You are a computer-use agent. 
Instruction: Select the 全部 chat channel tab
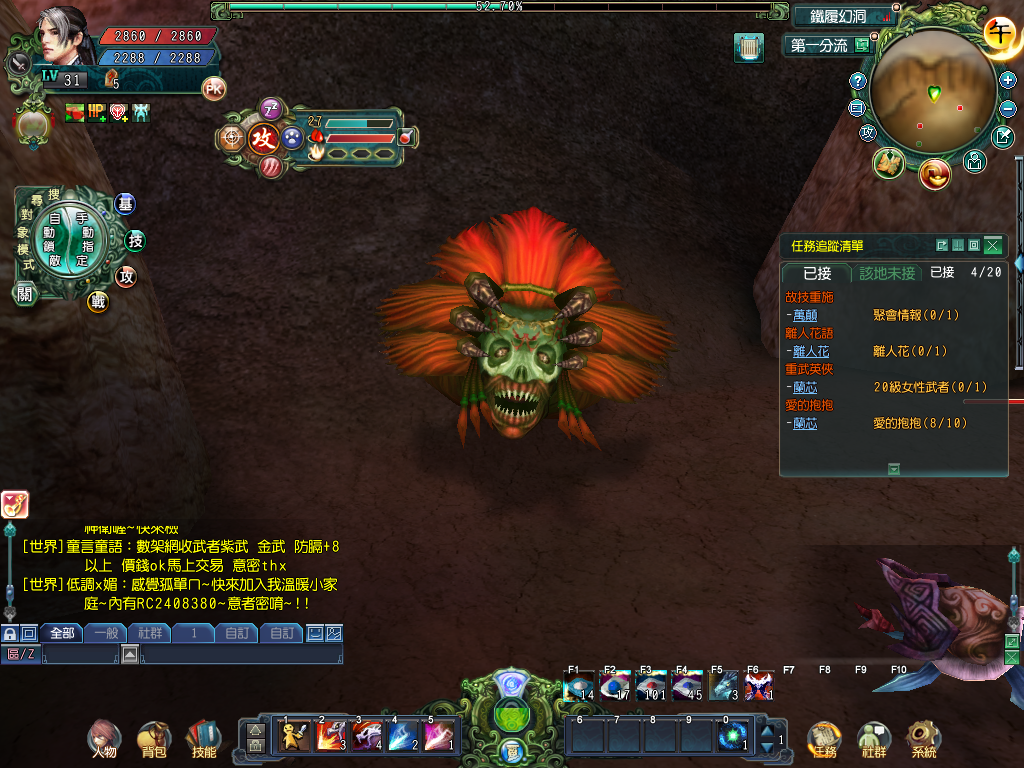click(62, 633)
